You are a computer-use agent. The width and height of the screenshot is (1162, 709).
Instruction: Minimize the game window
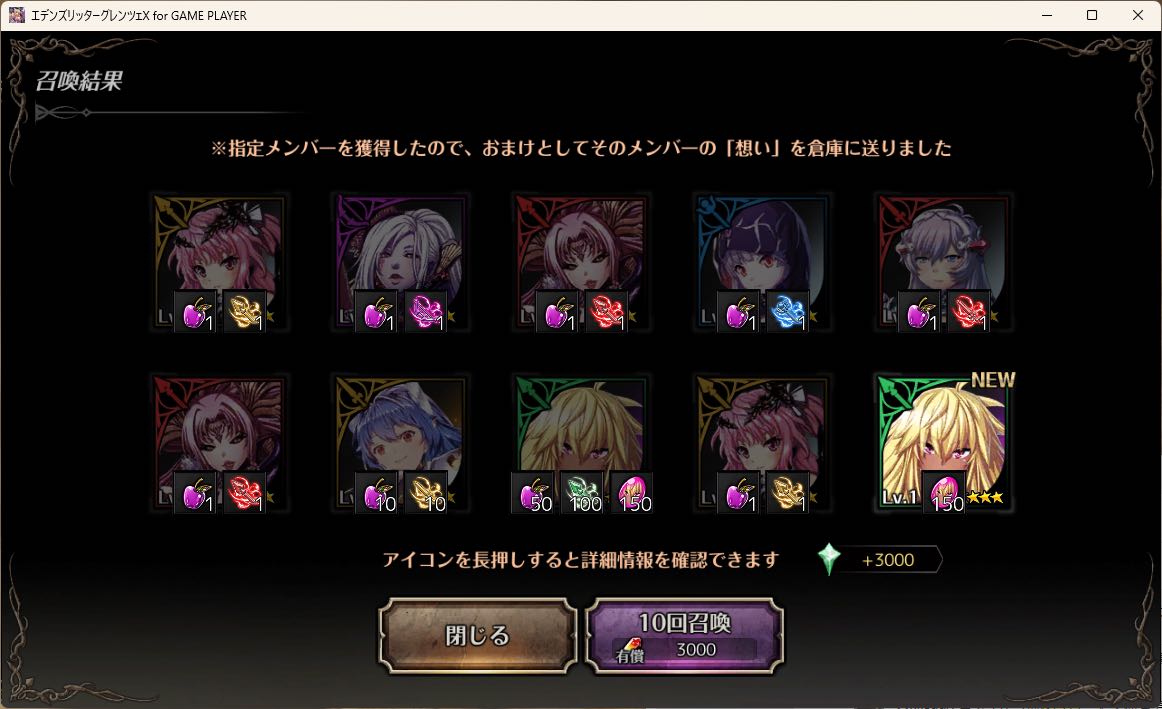pos(1046,15)
